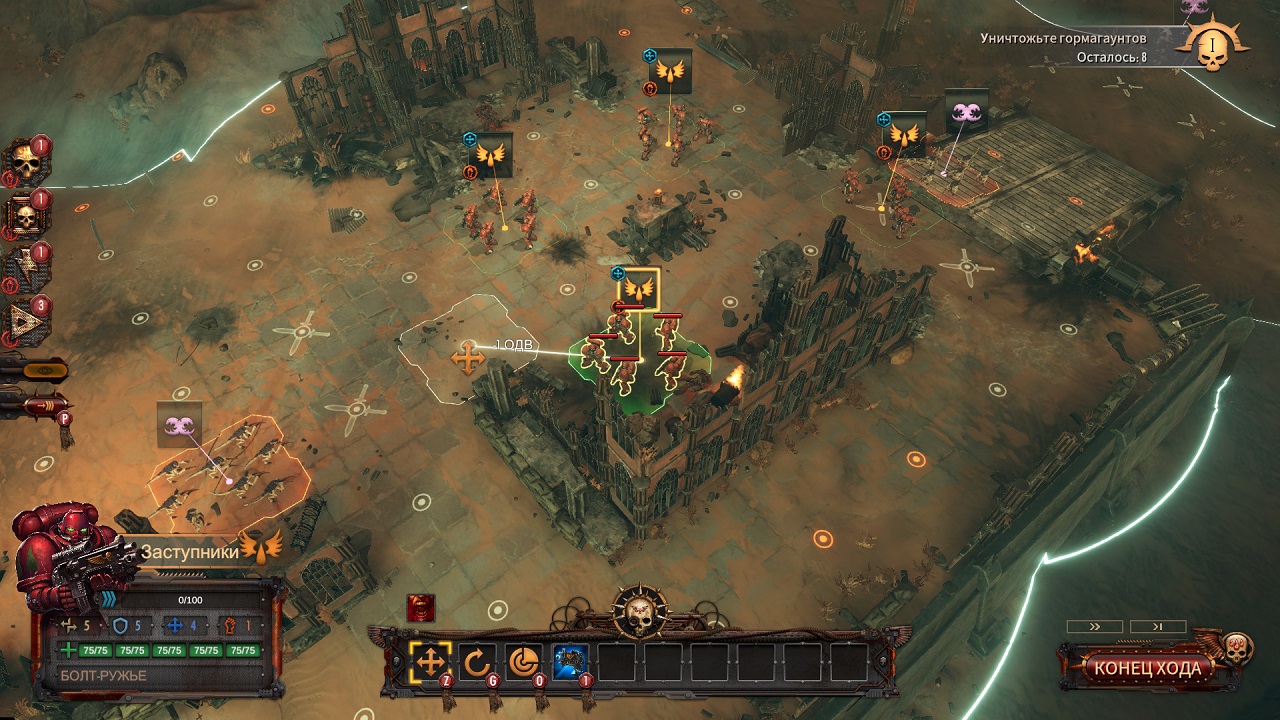Viewport: 1280px width, 720px height.
Task: Open the Заступники unit portrait panel
Action: click(x=70, y=558)
